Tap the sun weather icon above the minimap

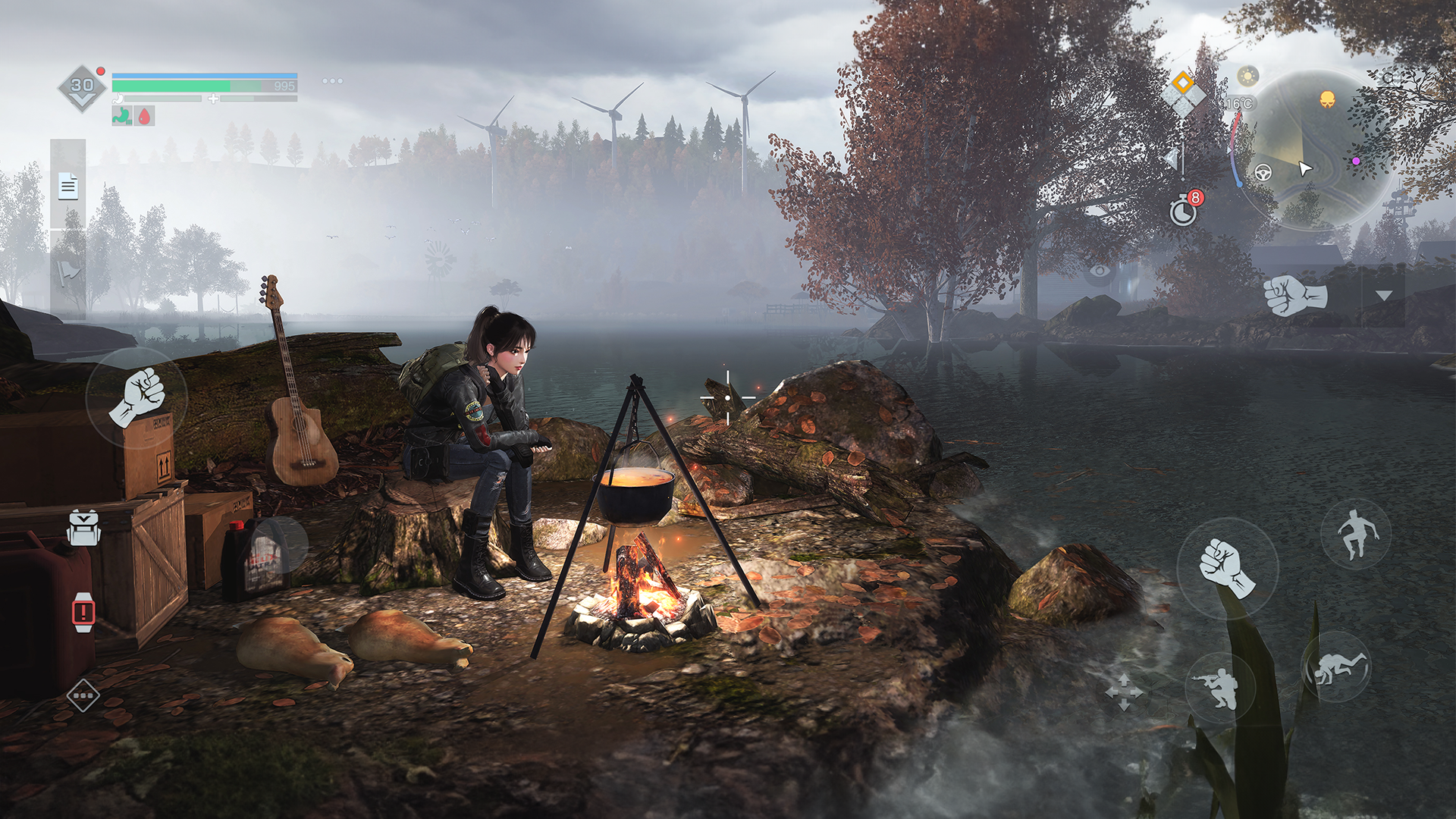[x=1247, y=77]
